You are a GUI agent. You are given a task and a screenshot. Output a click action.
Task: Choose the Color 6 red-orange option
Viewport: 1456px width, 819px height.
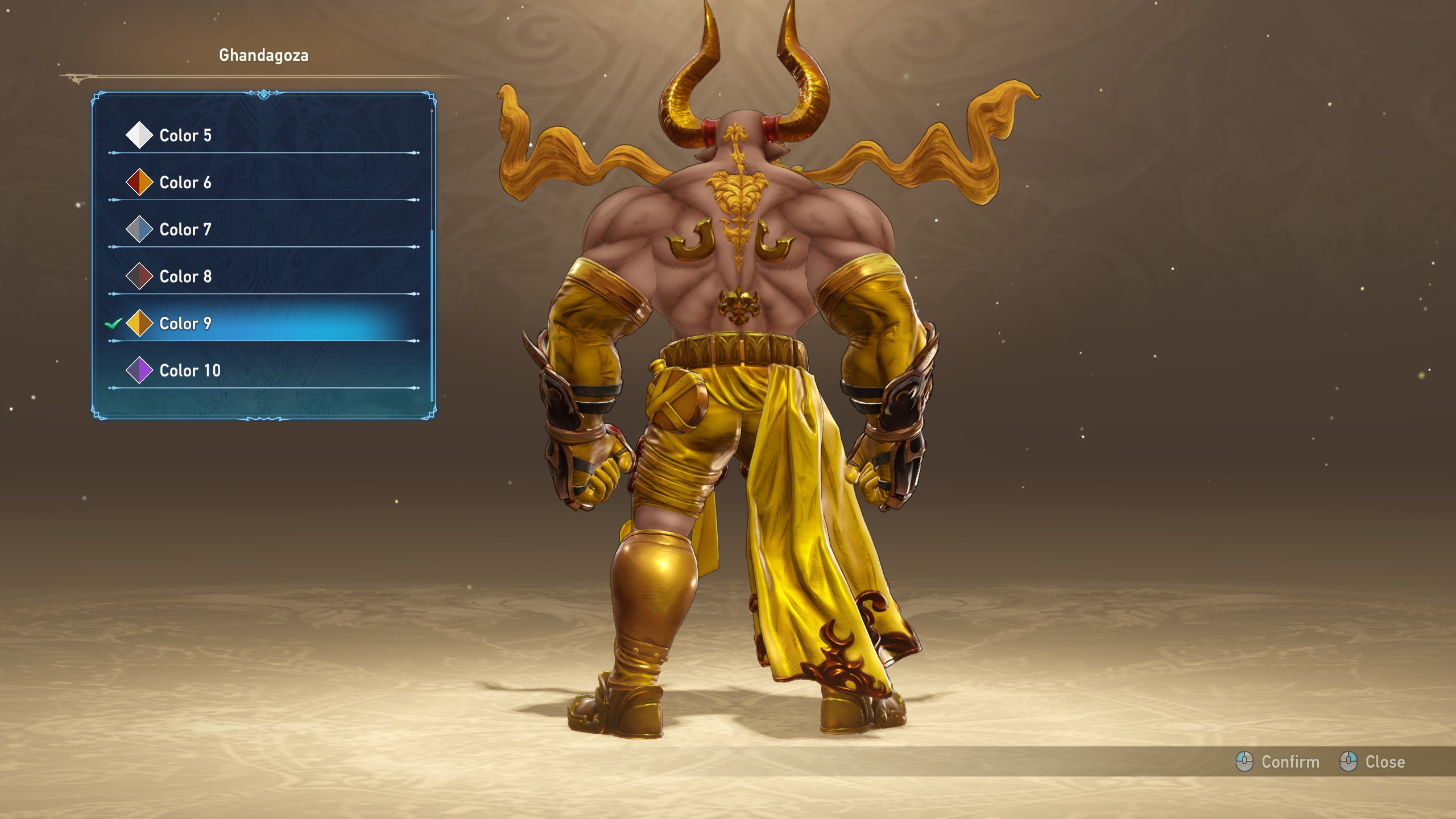pos(185,183)
